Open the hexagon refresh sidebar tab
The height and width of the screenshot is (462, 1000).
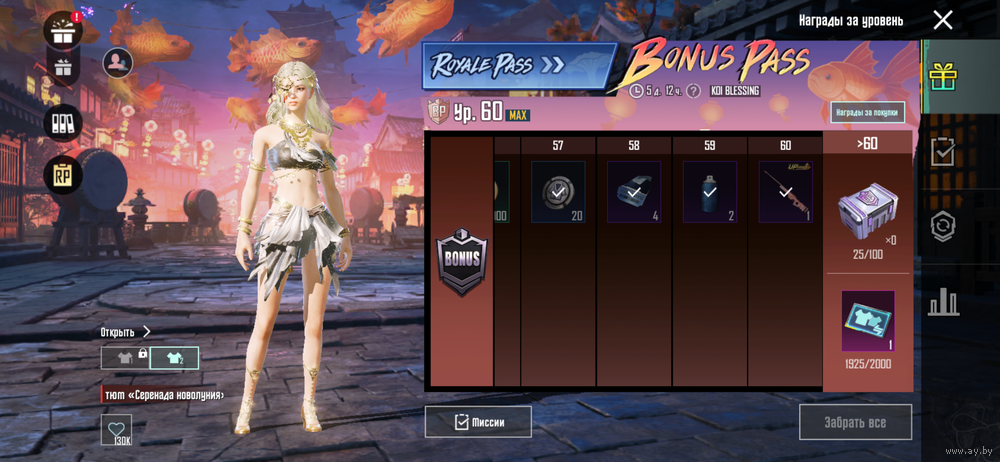pyautogui.click(x=942, y=225)
